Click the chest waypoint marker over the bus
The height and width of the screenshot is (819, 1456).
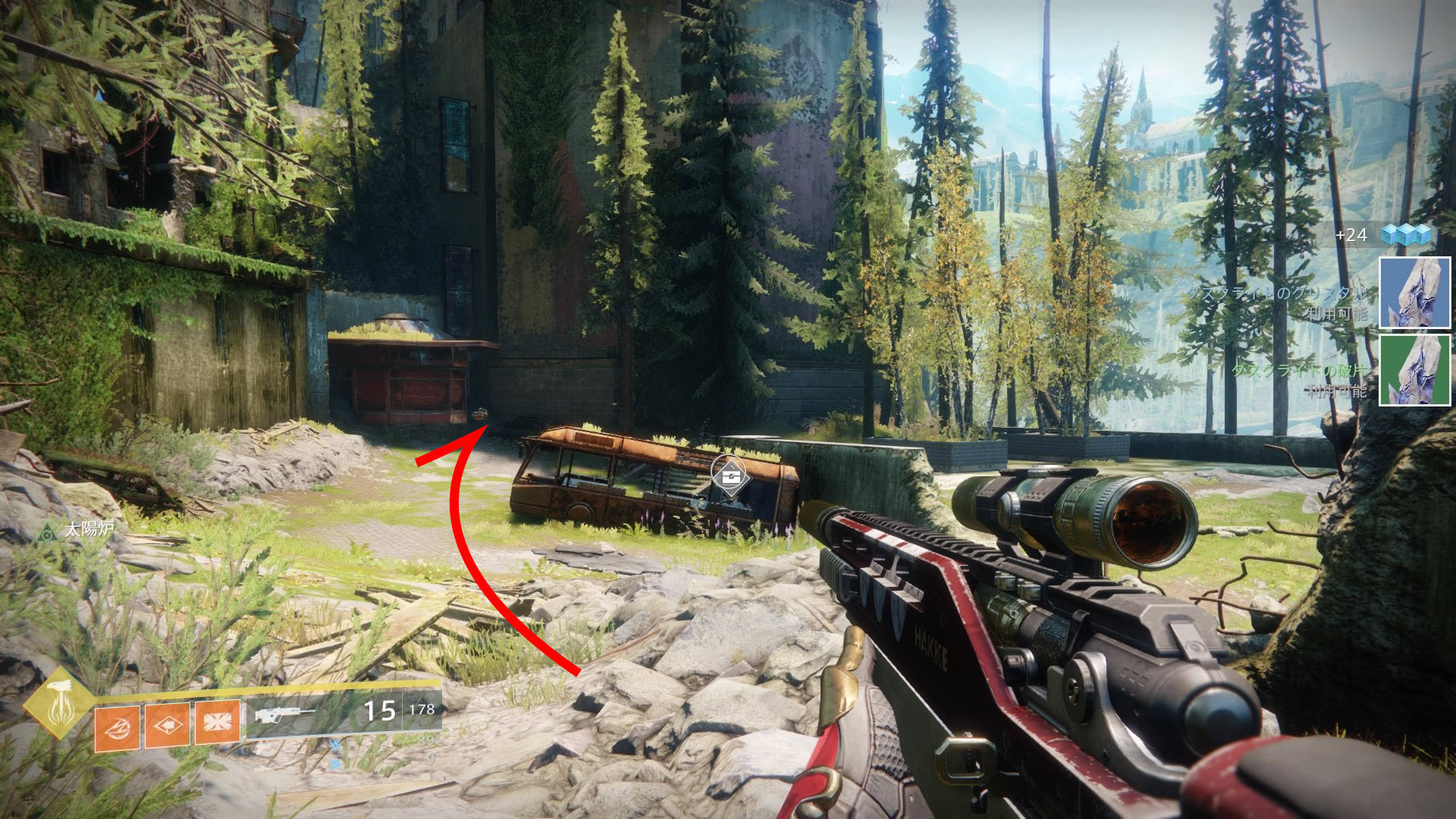[730, 476]
